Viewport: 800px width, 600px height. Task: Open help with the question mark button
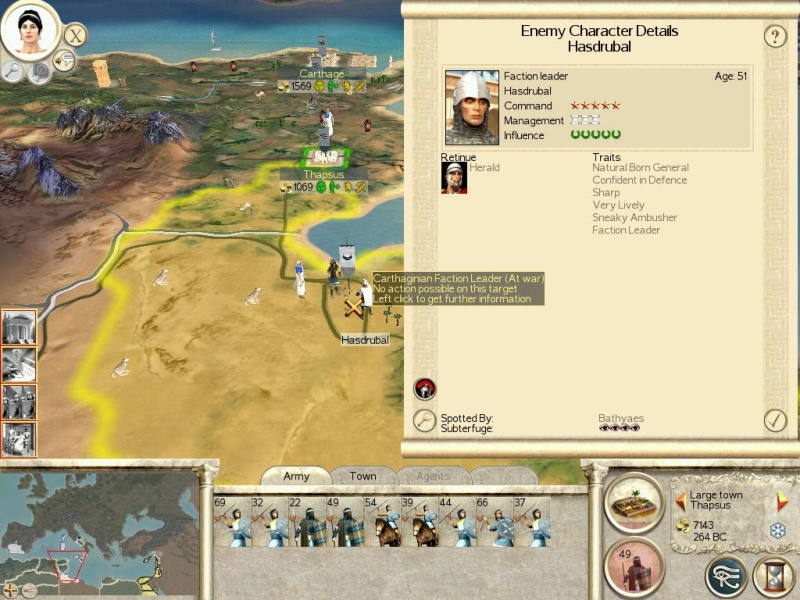[x=775, y=37]
